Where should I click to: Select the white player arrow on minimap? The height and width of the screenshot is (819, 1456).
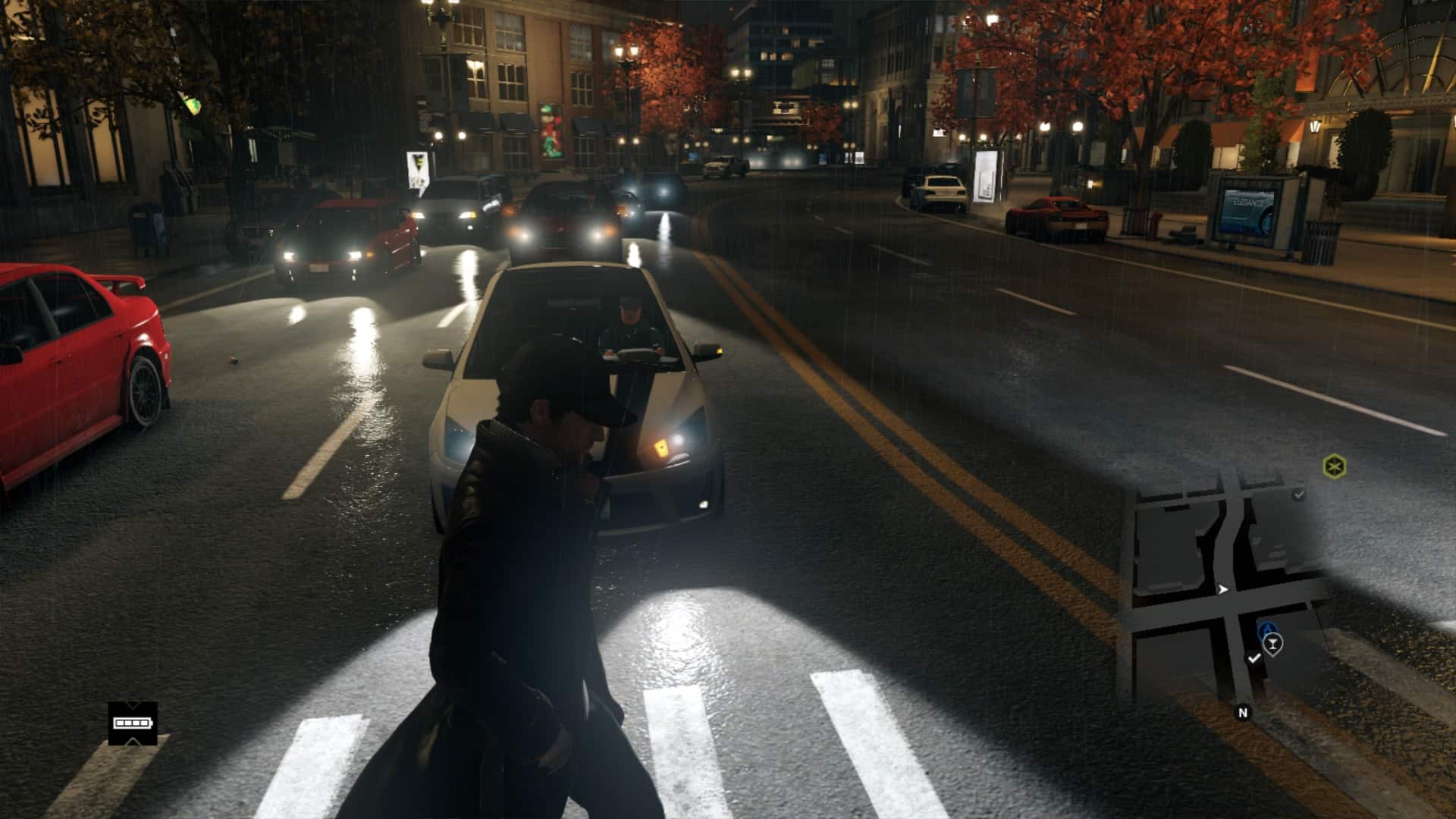[1222, 589]
